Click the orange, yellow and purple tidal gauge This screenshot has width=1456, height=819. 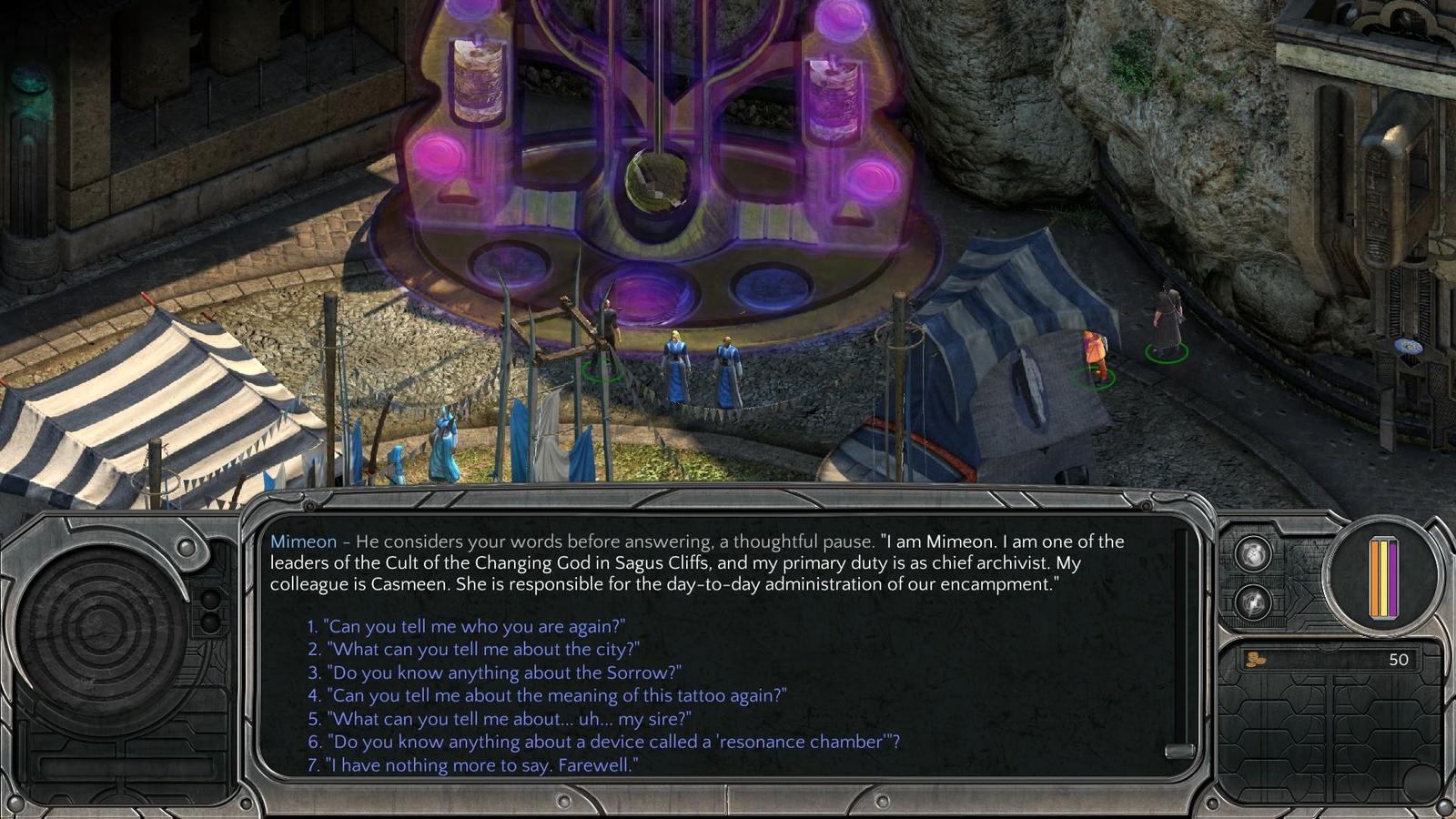tap(1383, 579)
